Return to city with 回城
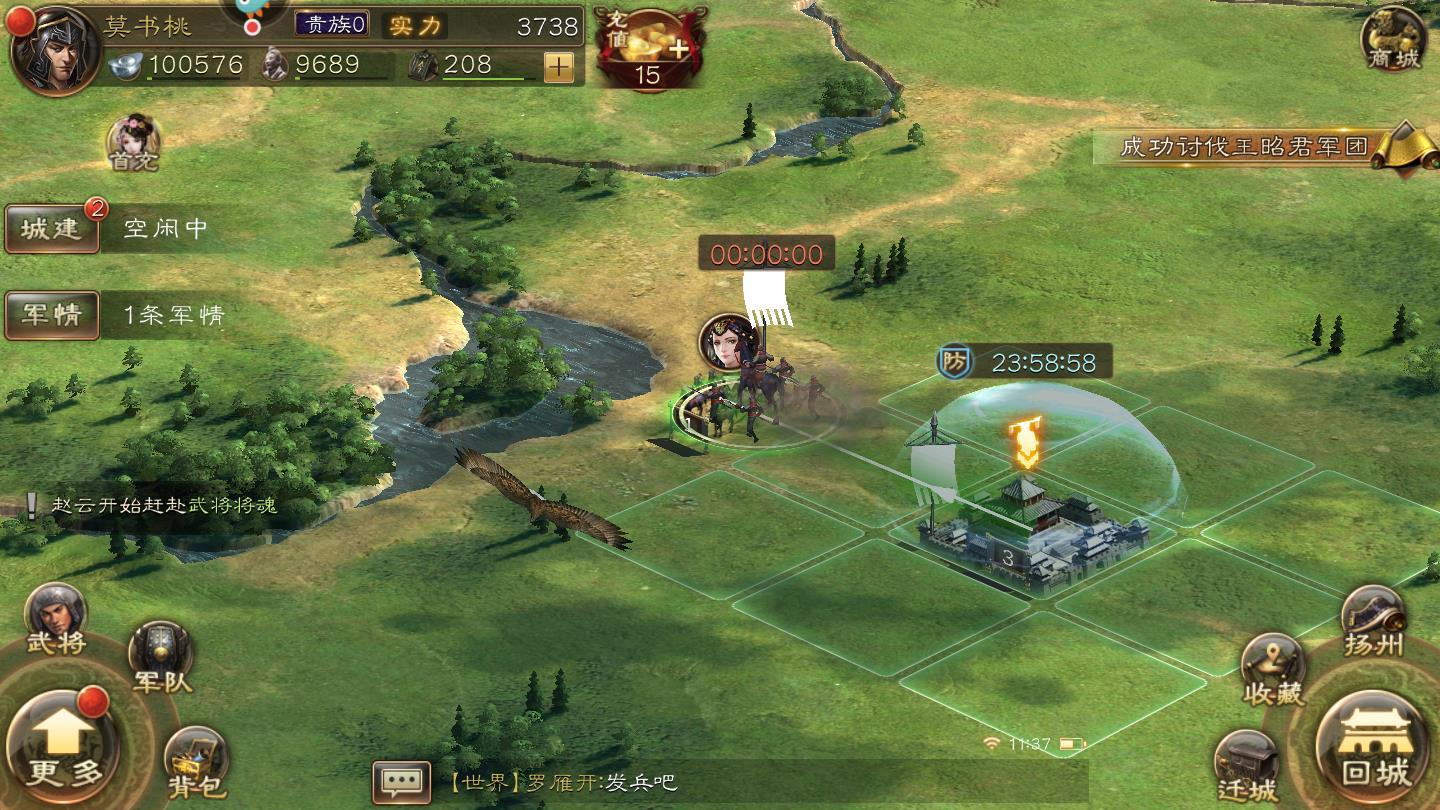Viewport: 1440px width, 810px height. coord(1375,746)
